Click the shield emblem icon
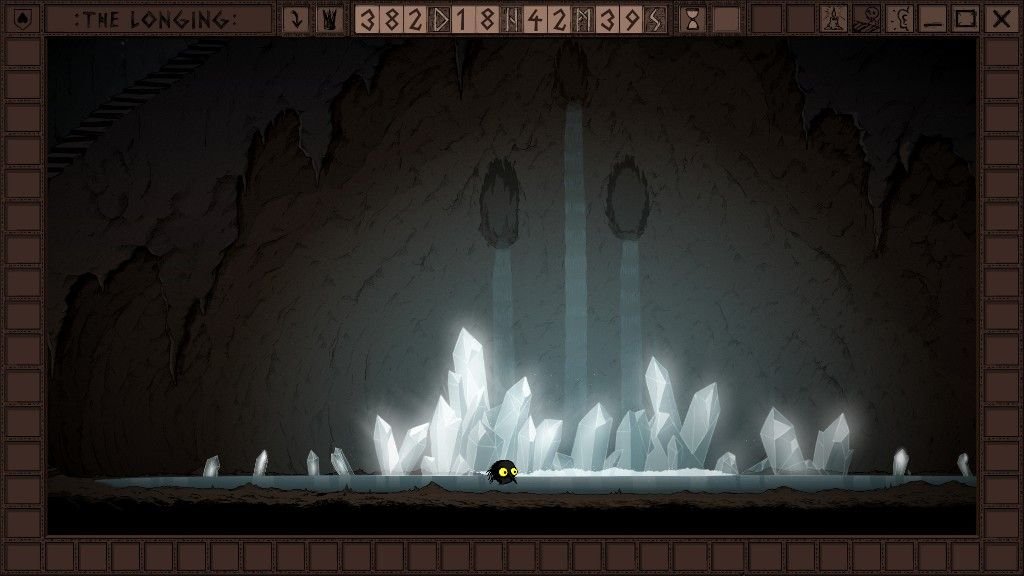1024x576 pixels. tap(21, 19)
